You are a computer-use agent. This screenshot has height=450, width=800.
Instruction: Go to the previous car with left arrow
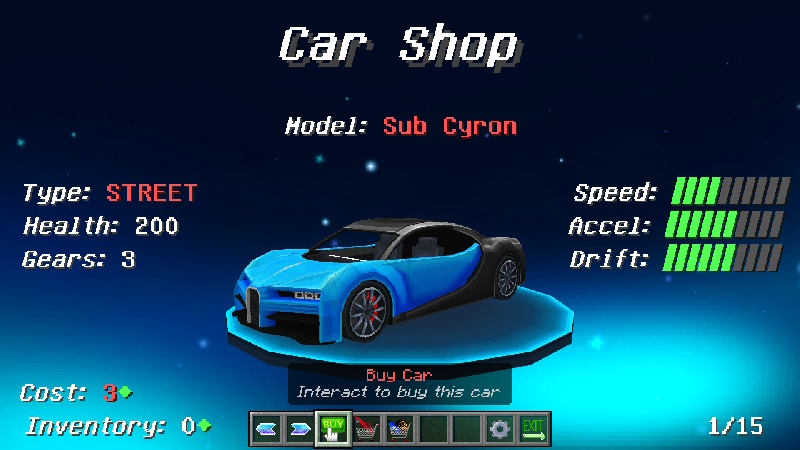tap(266, 429)
